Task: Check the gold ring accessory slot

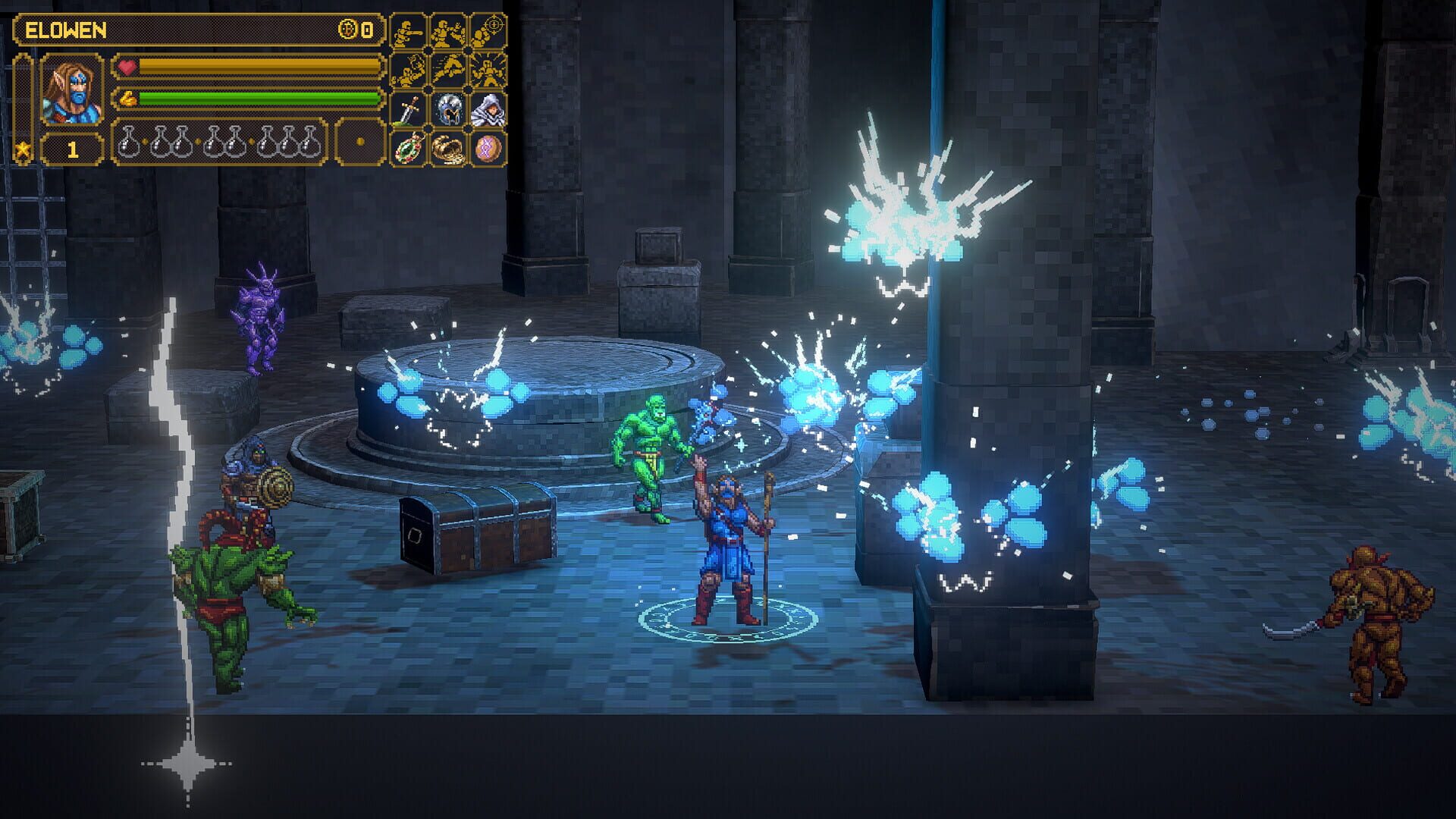Action: point(449,150)
